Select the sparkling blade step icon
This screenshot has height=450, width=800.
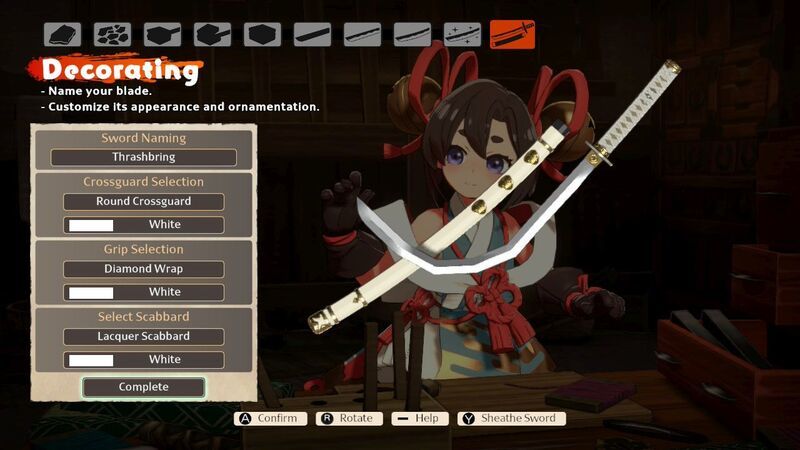(x=462, y=35)
